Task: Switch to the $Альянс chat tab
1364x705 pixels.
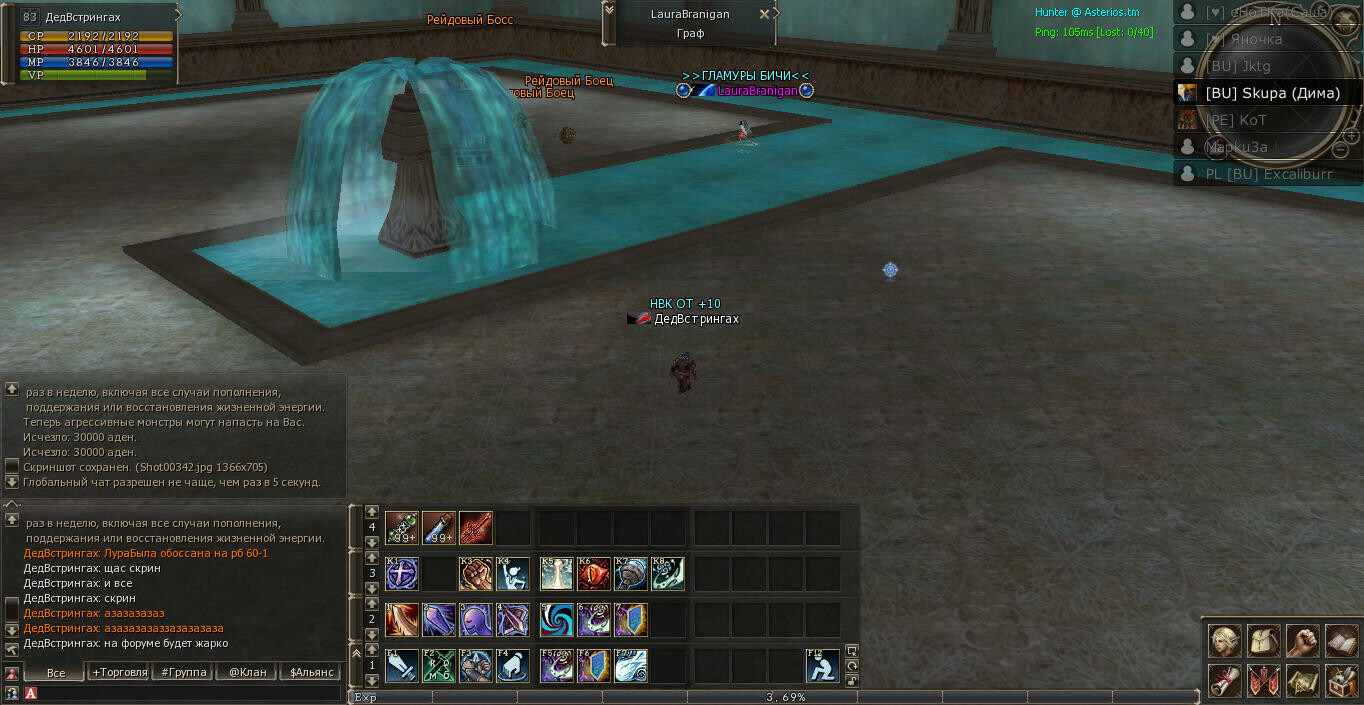Action: (x=311, y=672)
